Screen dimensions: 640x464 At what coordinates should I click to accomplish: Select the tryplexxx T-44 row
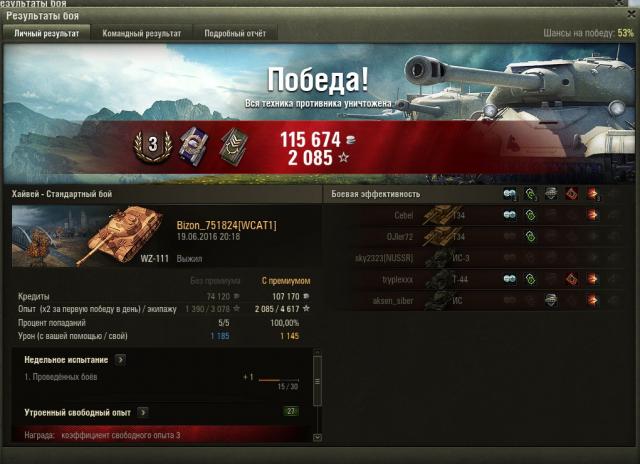point(478,279)
